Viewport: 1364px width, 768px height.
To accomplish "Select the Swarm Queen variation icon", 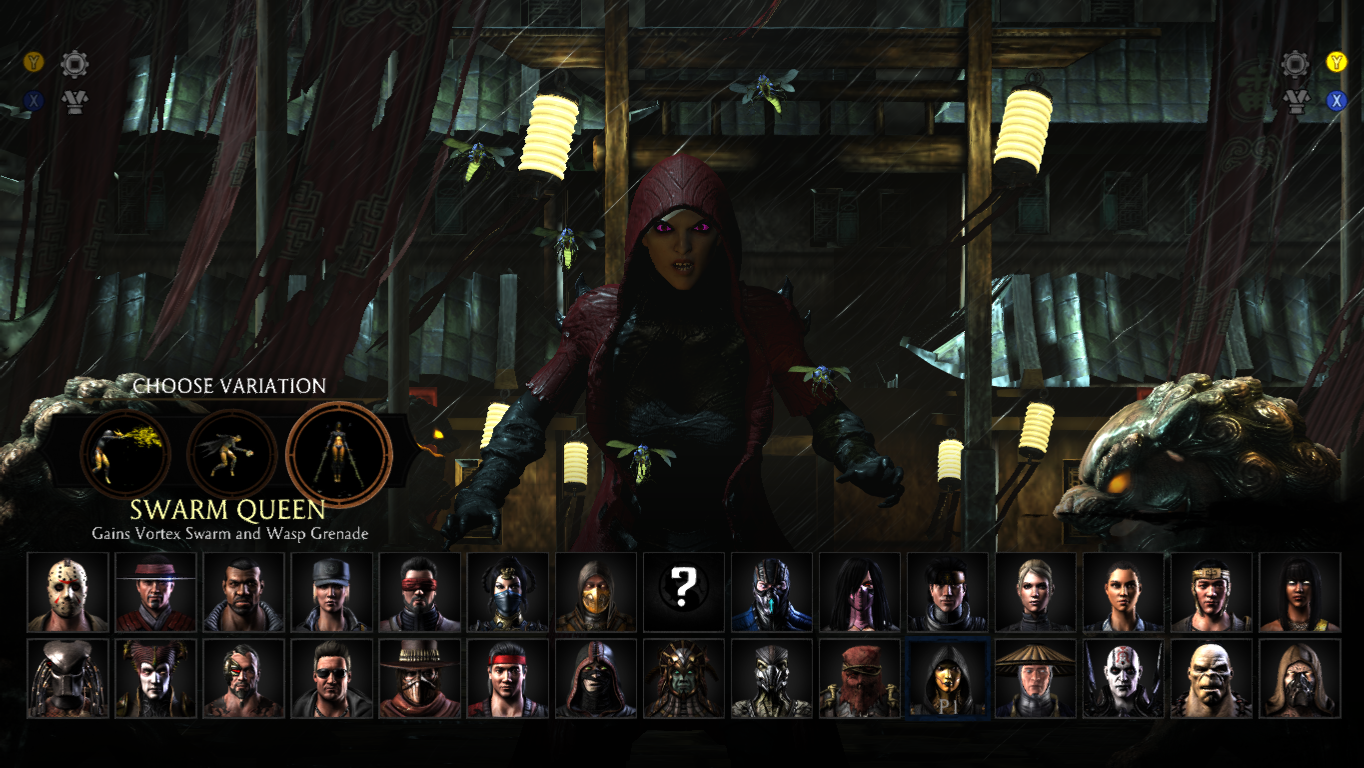I will coord(339,455).
